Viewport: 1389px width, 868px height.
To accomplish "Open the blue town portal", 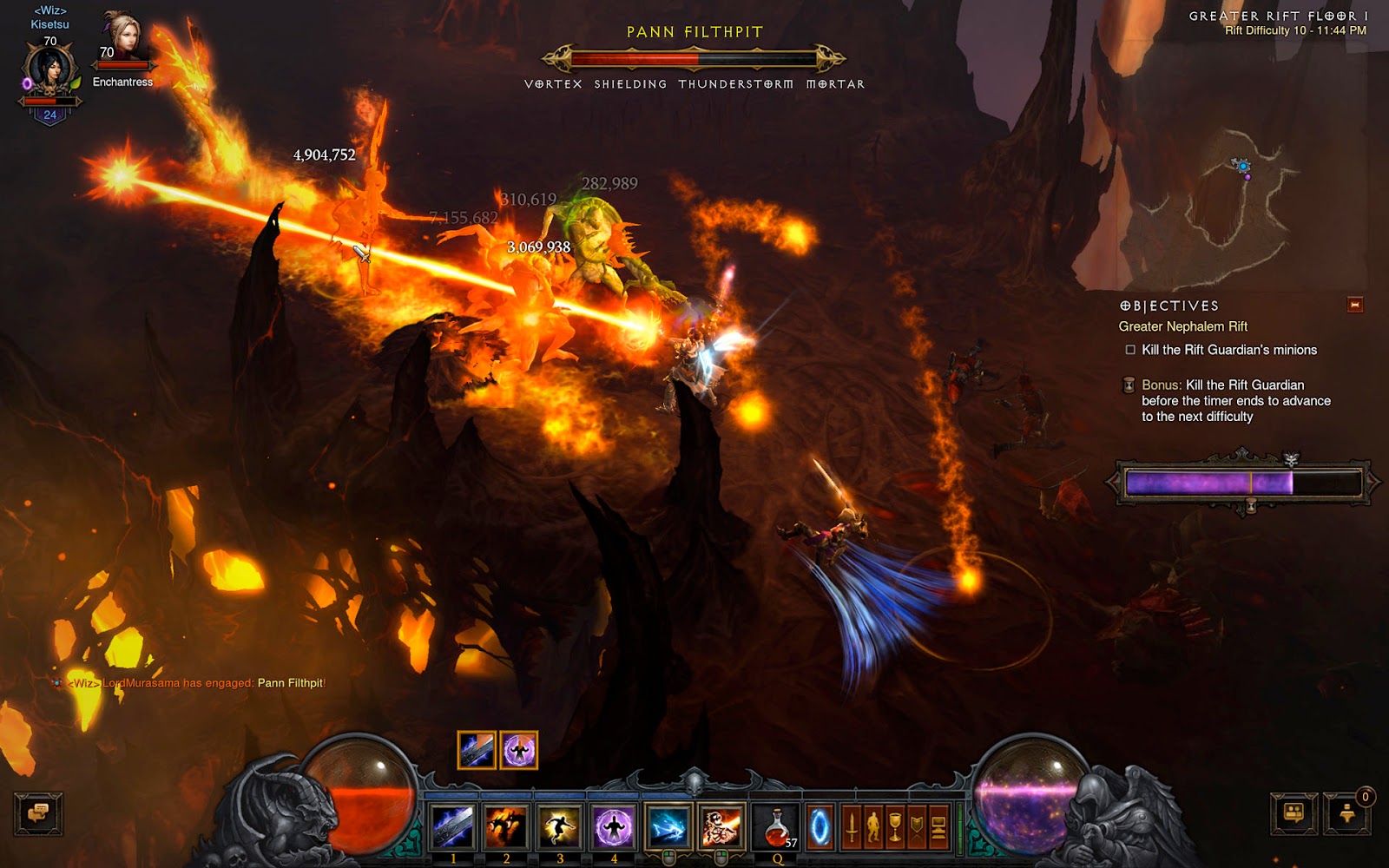I will 819,827.
